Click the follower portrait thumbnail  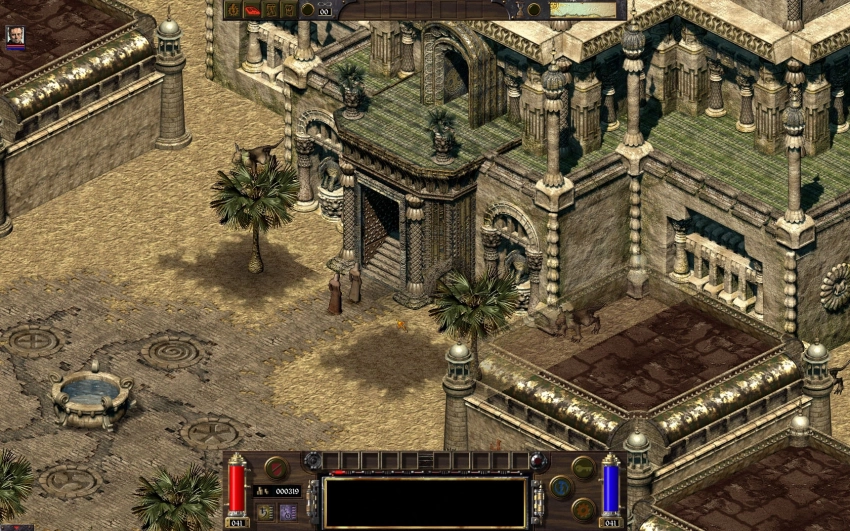click(15, 37)
